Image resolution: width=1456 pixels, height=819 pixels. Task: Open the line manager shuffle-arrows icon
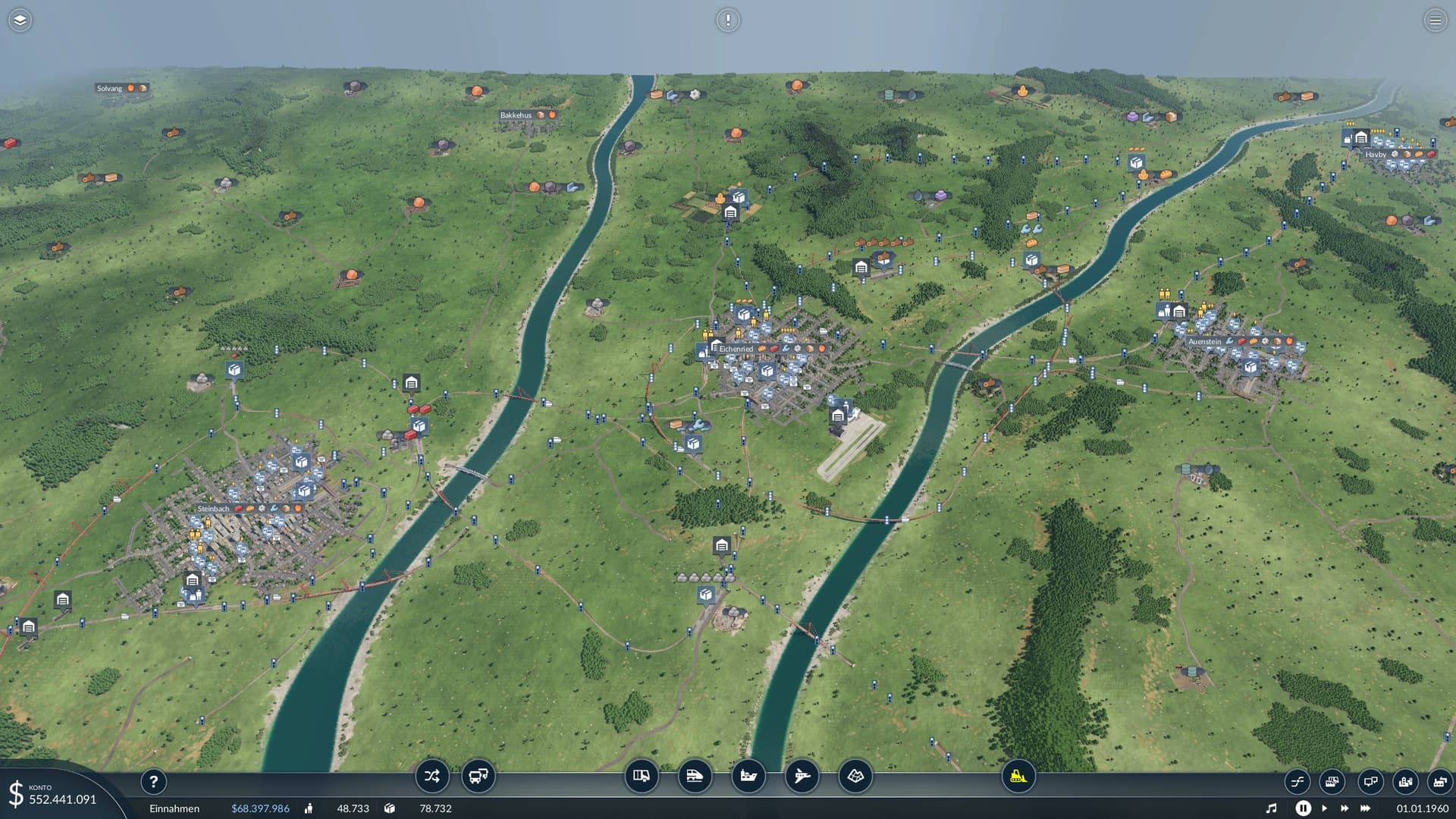[x=432, y=776]
